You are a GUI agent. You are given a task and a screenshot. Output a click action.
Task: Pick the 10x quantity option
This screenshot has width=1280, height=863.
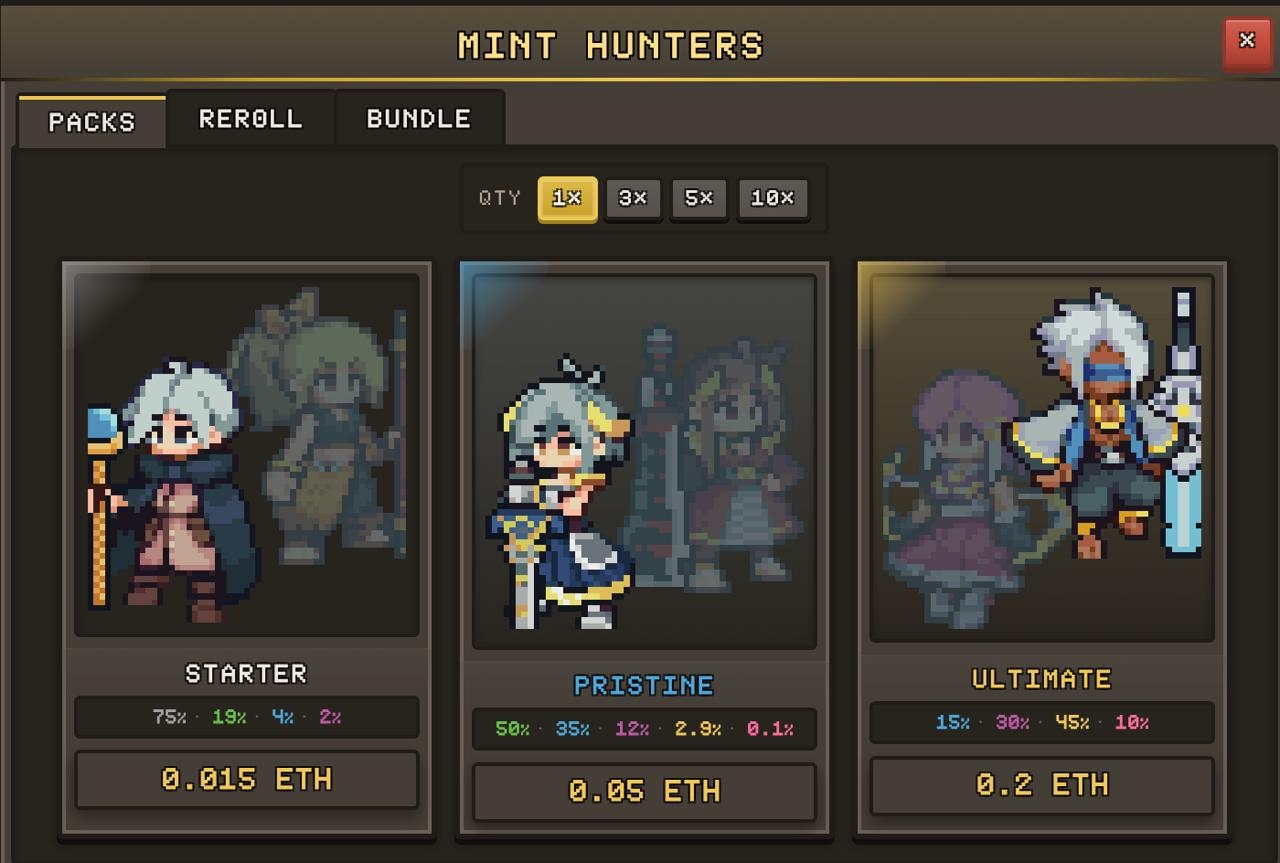tap(772, 198)
